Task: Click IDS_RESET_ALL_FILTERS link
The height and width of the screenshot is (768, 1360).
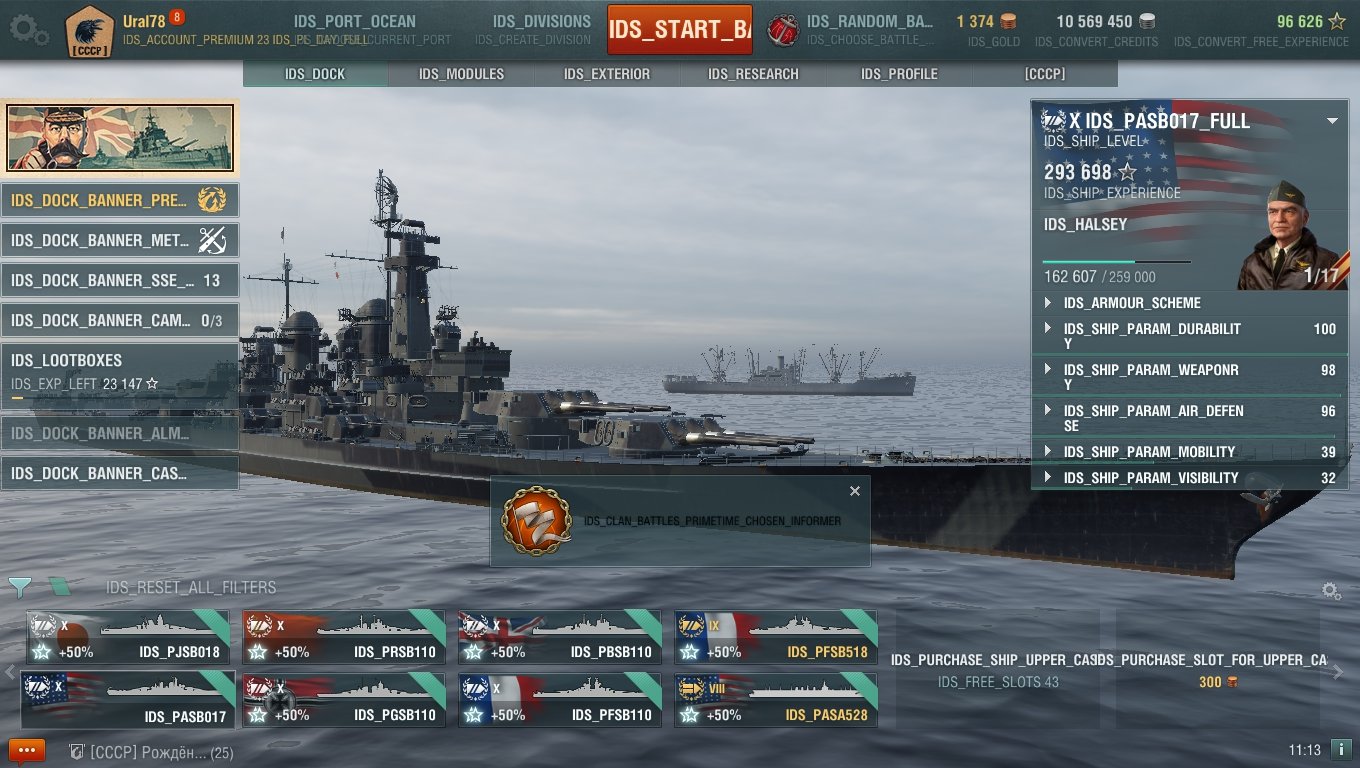Action: [191, 587]
